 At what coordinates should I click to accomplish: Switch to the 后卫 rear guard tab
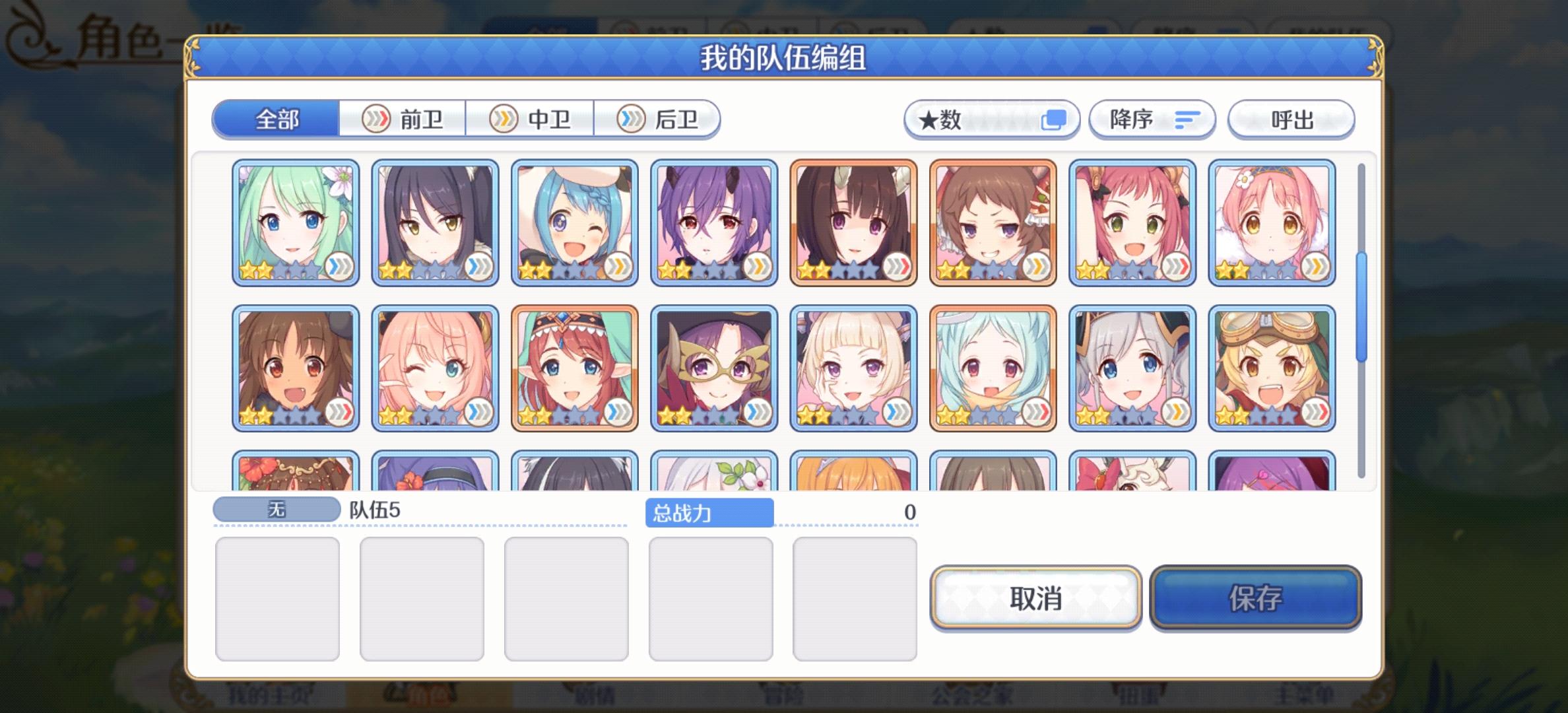(x=658, y=119)
